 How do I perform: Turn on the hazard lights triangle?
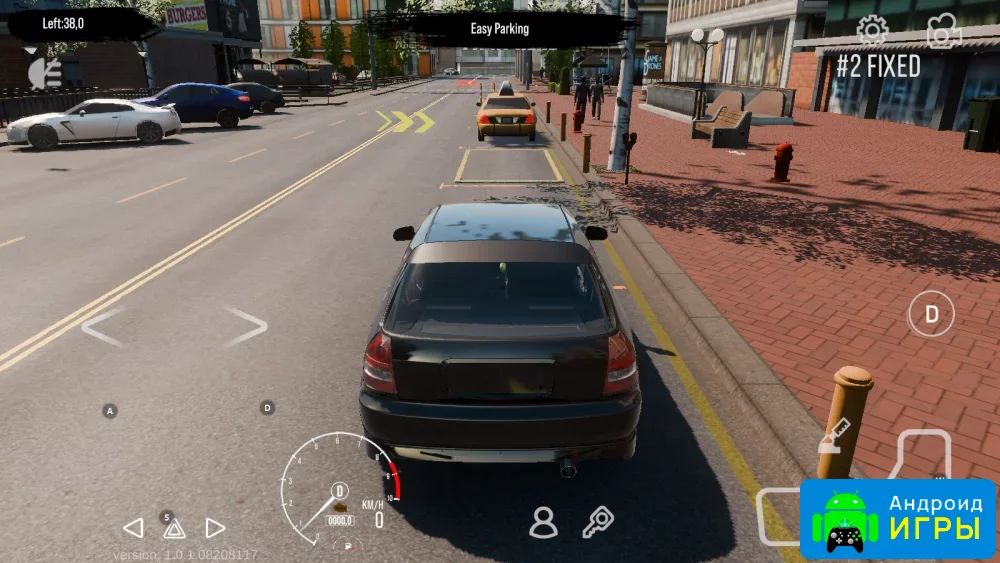[x=174, y=529]
